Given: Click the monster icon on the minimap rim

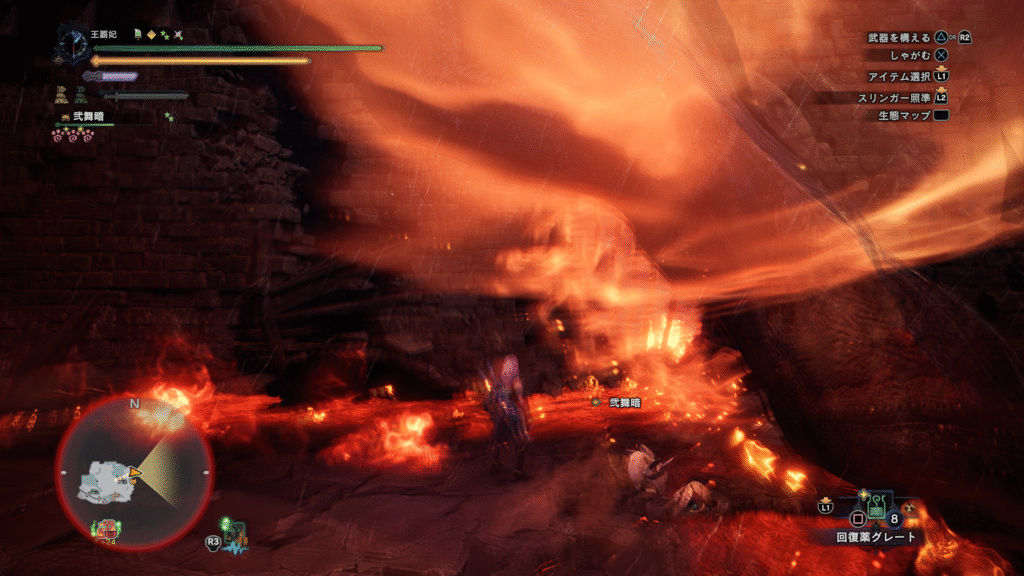Looking at the screenshot, I should coord(105,529).
